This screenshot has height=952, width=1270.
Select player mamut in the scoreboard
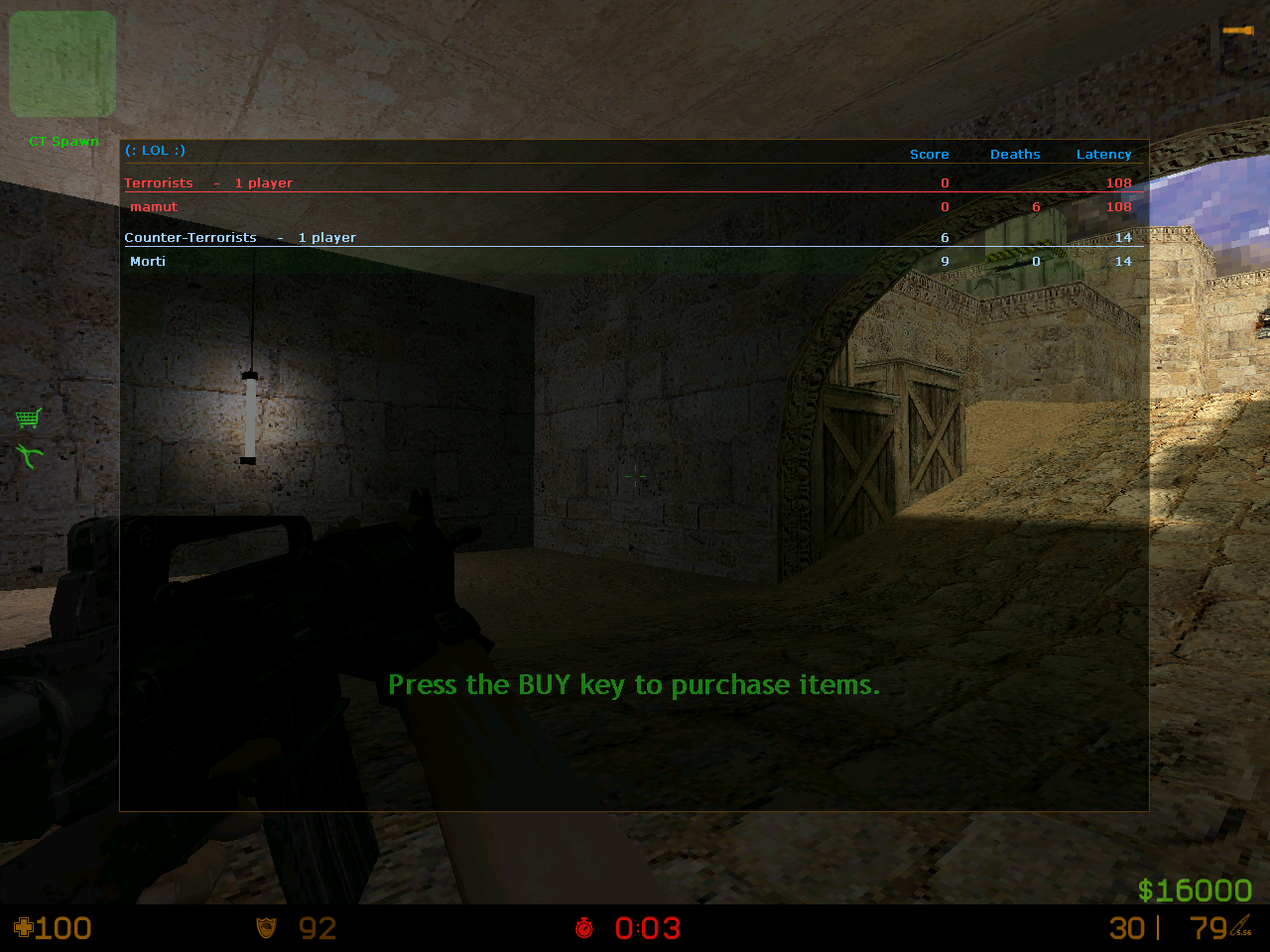click(155, 207)
